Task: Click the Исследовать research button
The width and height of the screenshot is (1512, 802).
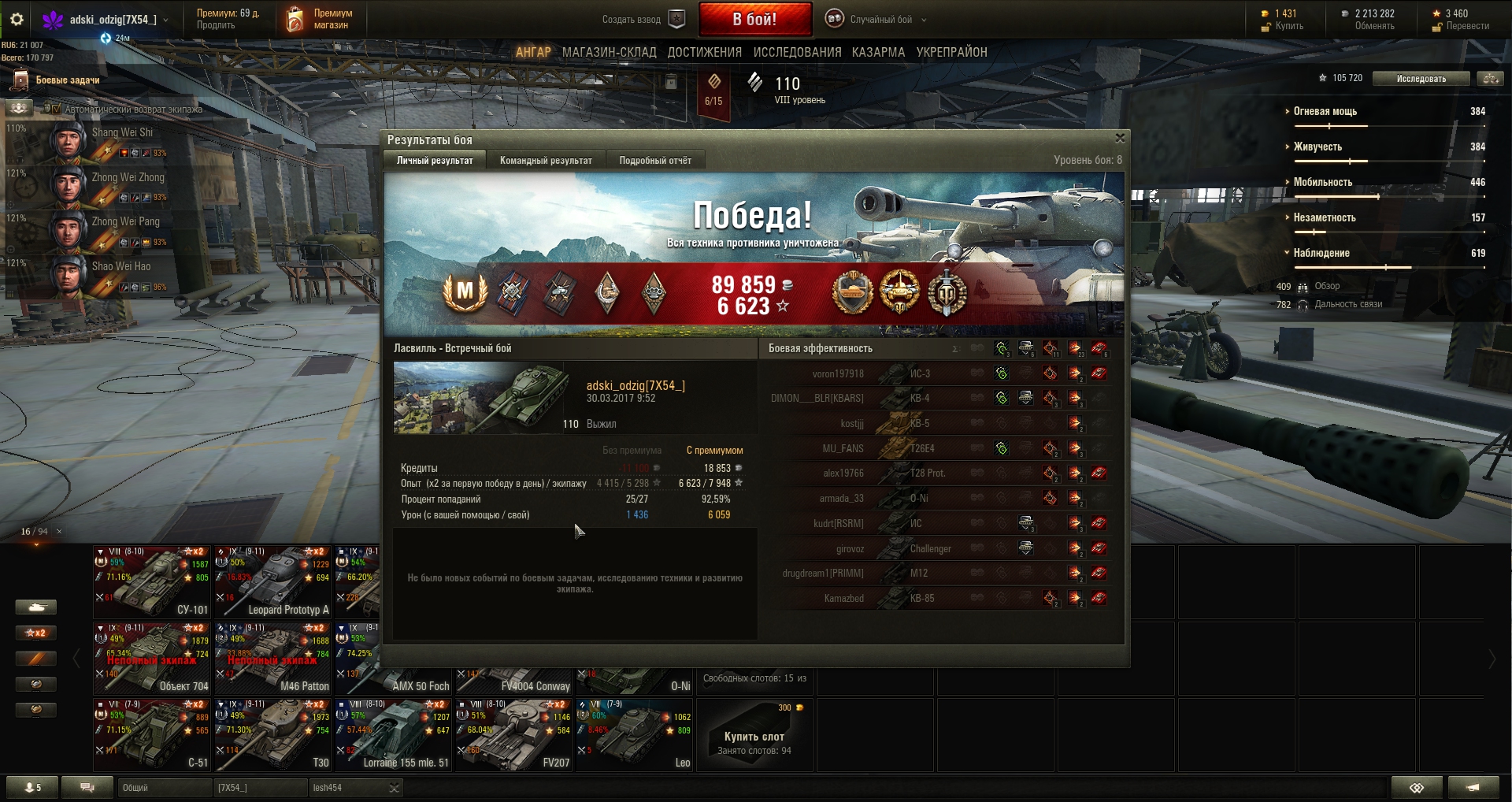Action: (x=1421, y=79)
